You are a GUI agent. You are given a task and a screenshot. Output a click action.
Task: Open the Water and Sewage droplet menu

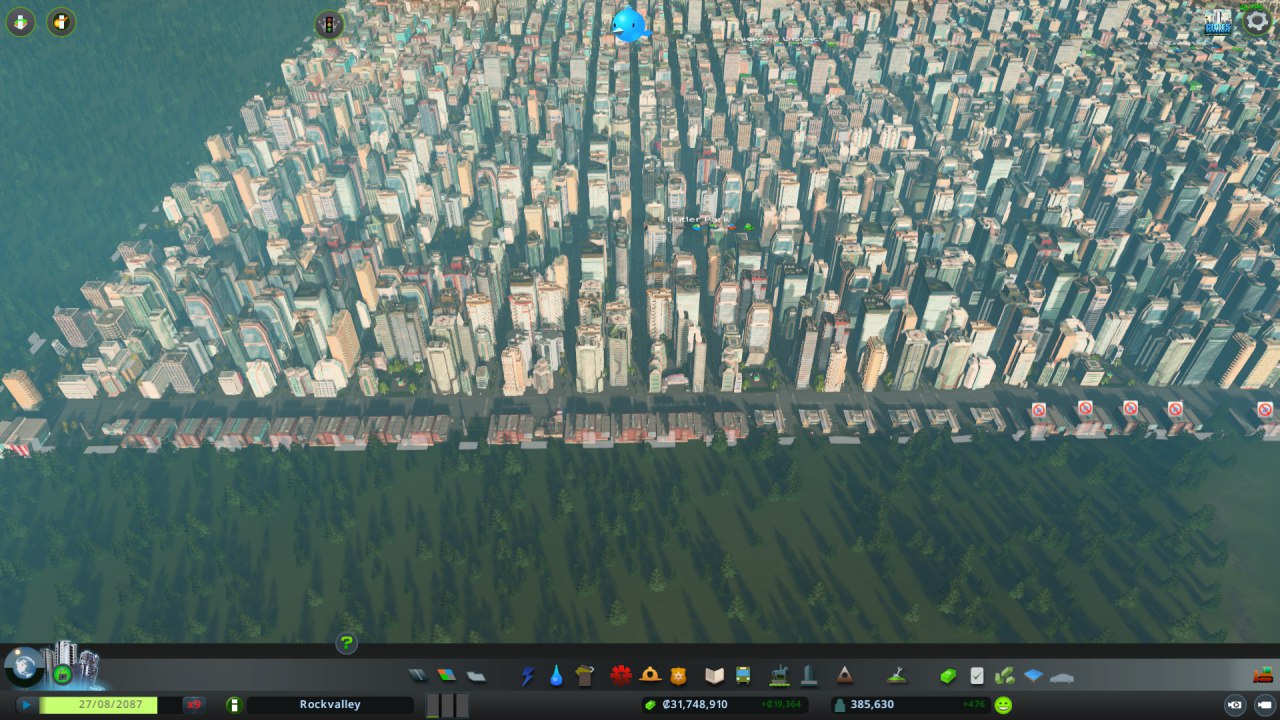[x=556, y=676]
